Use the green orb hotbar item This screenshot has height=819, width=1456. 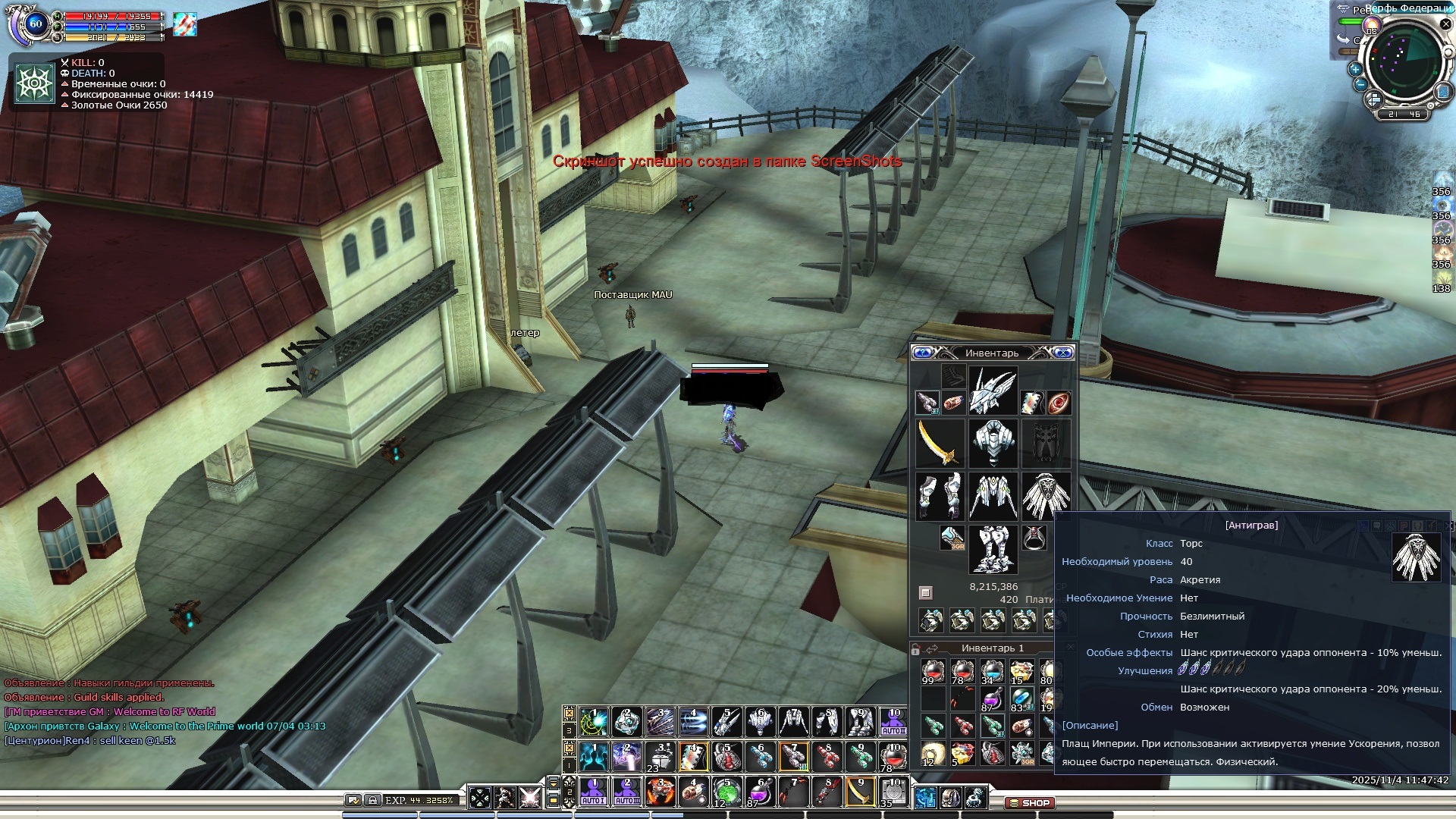(x=726, y=792)
